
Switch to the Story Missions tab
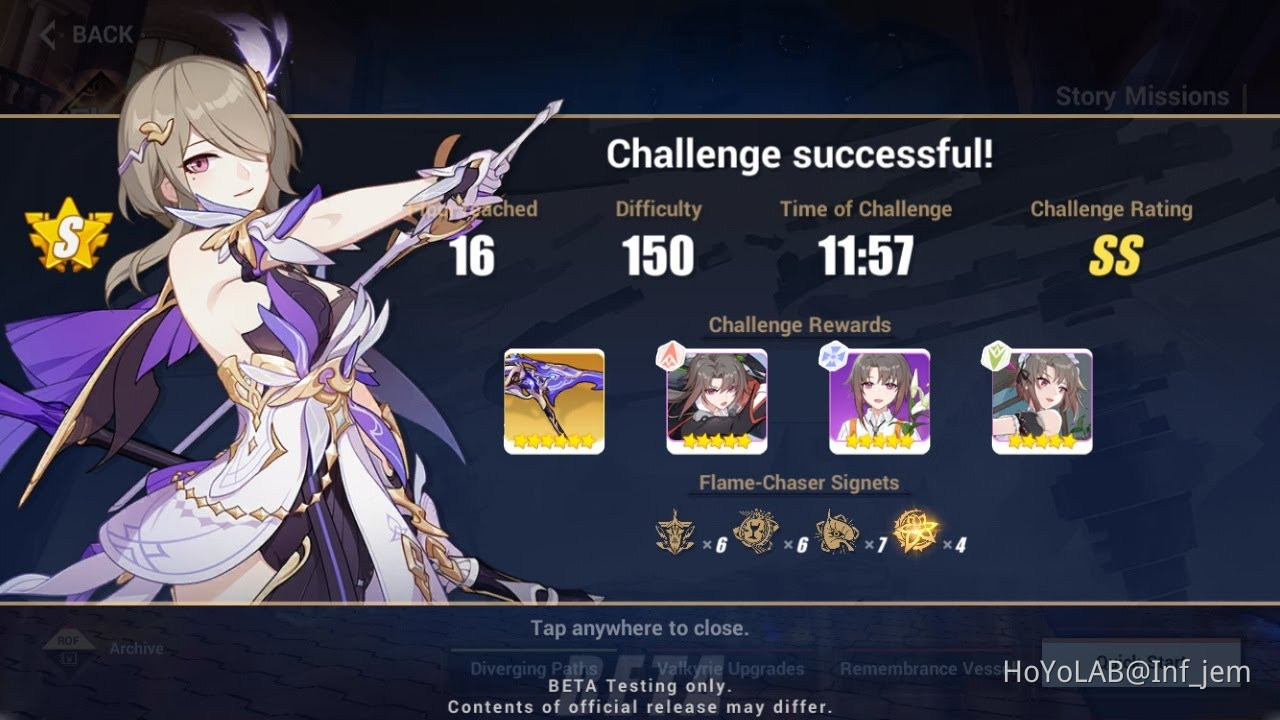[1142, 96]
